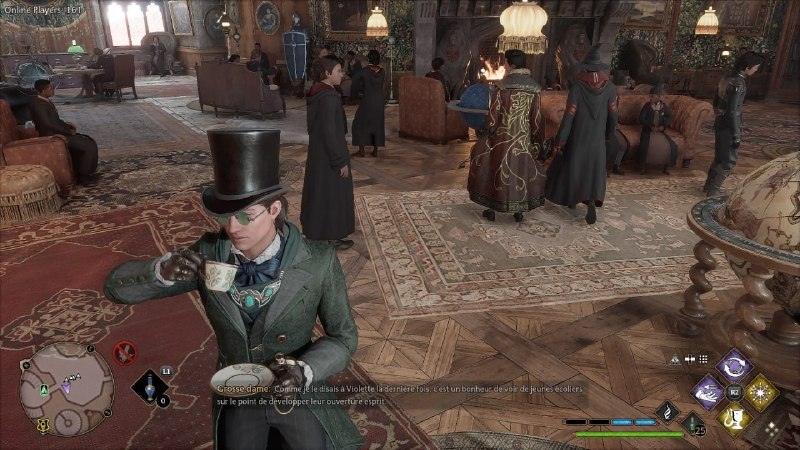Choose the yellow goblet spell

(x=735, y=418)
